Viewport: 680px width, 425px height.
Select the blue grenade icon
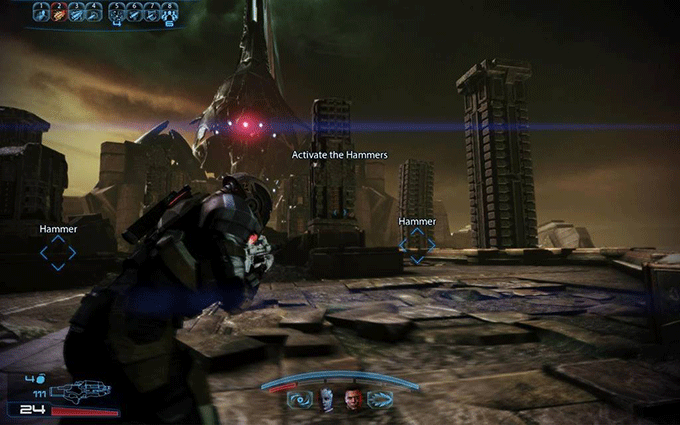coord(39,378)
